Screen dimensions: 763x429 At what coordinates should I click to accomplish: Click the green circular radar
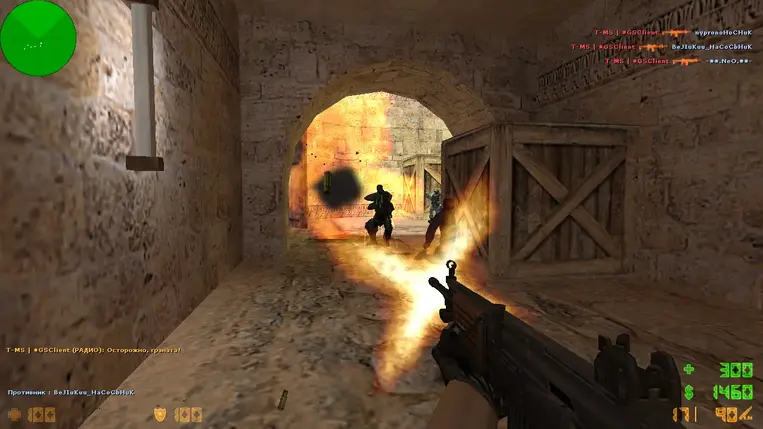[38, 38]
